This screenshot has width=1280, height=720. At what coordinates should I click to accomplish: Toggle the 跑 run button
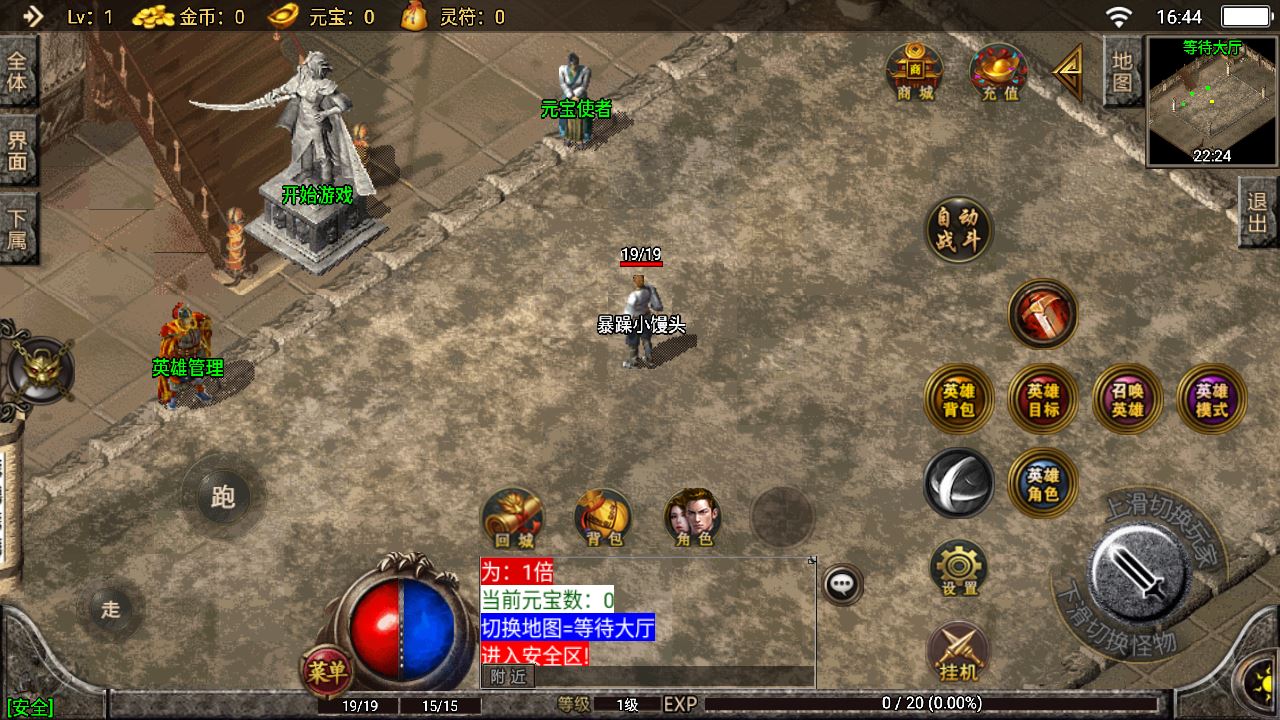click(x=223, y=497)
